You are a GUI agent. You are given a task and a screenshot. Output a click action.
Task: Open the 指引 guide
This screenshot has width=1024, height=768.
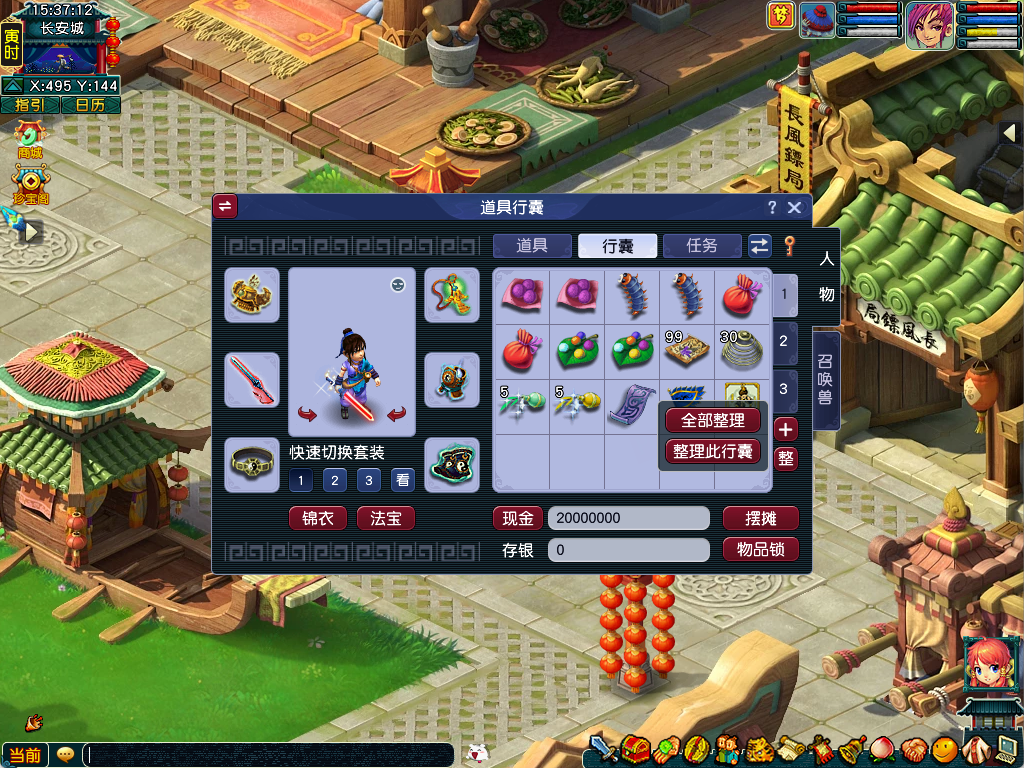click(x=30, y=105)
